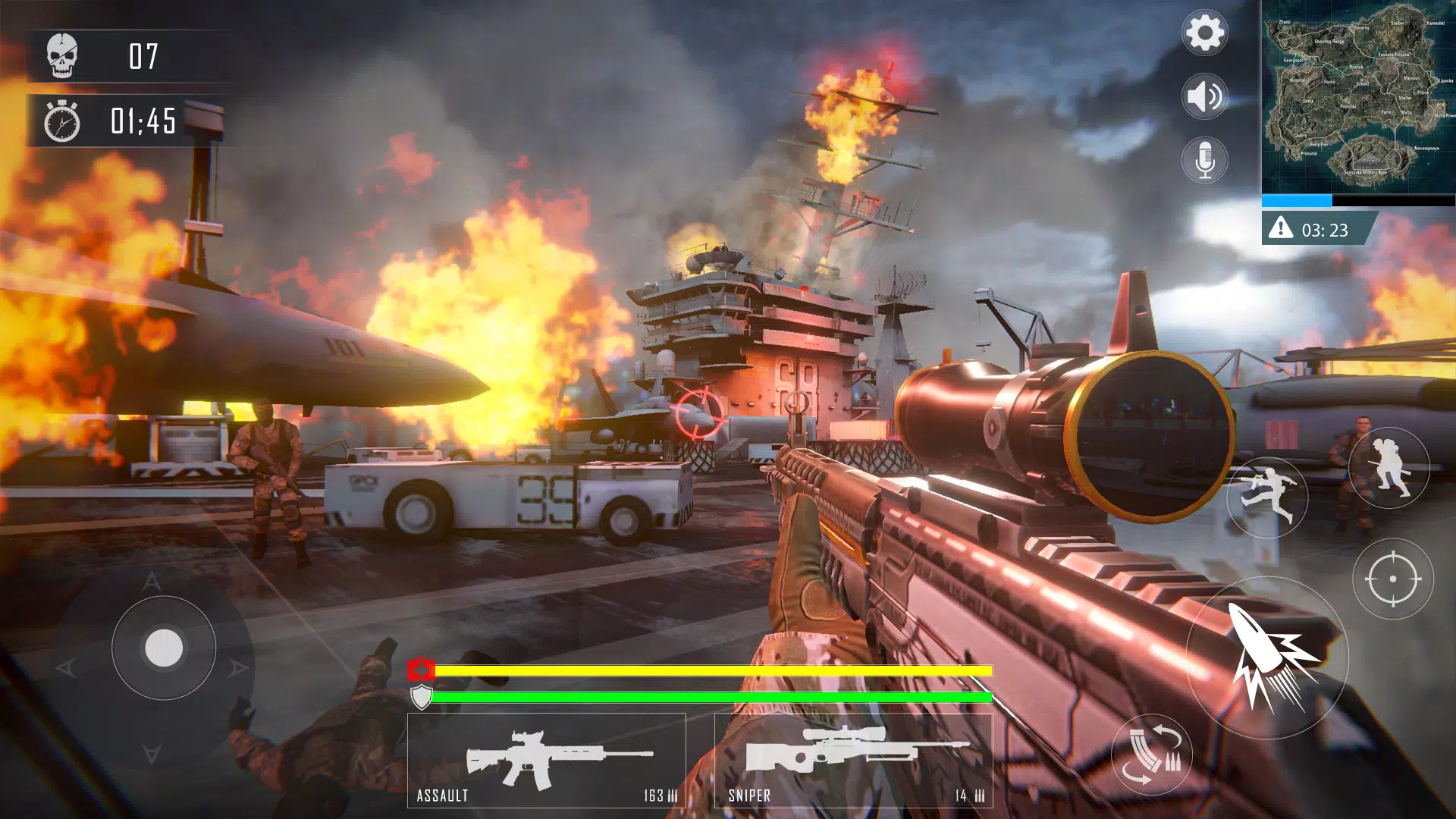Select the SNIPER weapon slot
Viewport: 1456px width, 819px height.
[853, 758]
